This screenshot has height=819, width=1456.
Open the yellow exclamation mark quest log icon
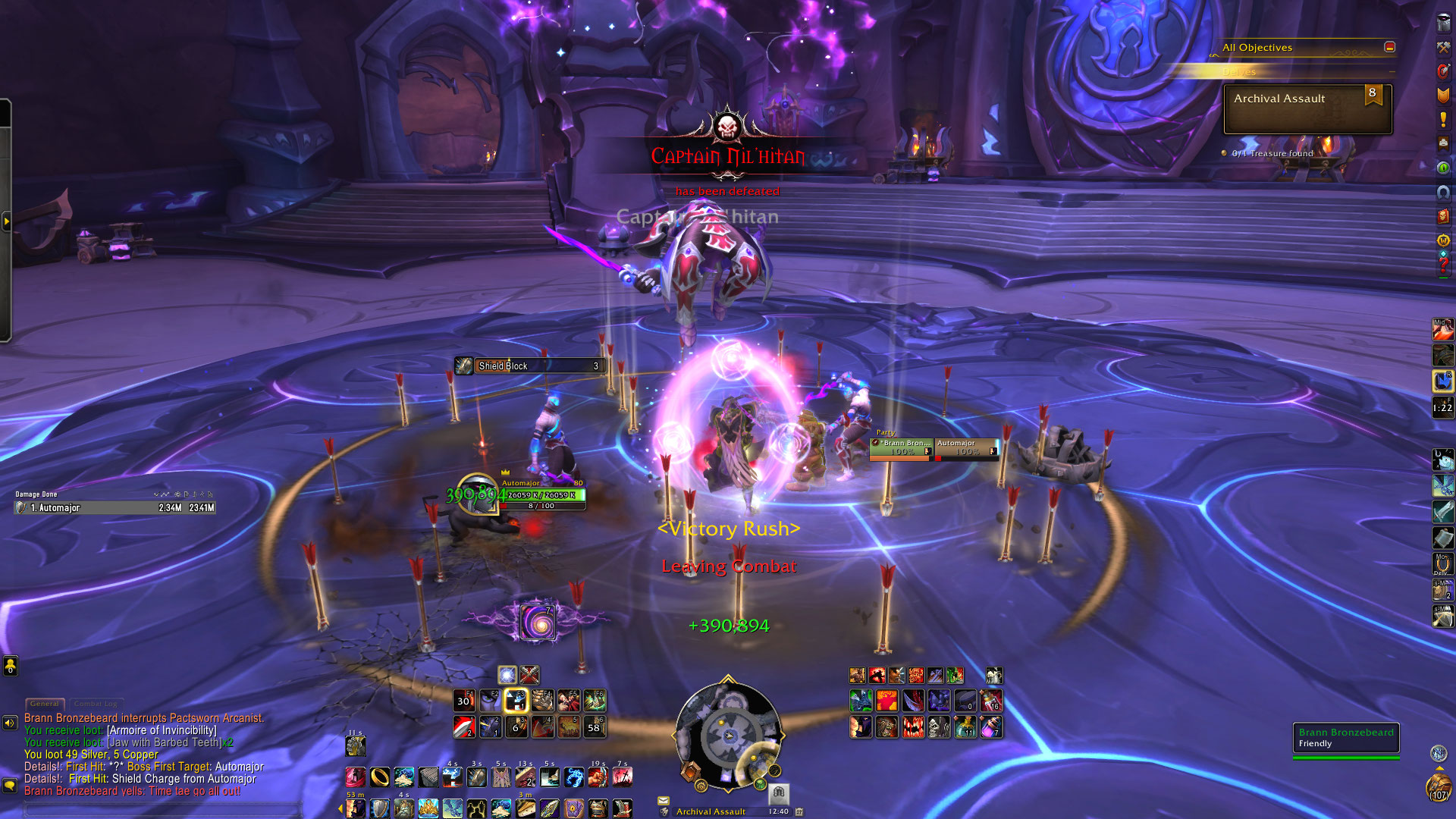1442,120
